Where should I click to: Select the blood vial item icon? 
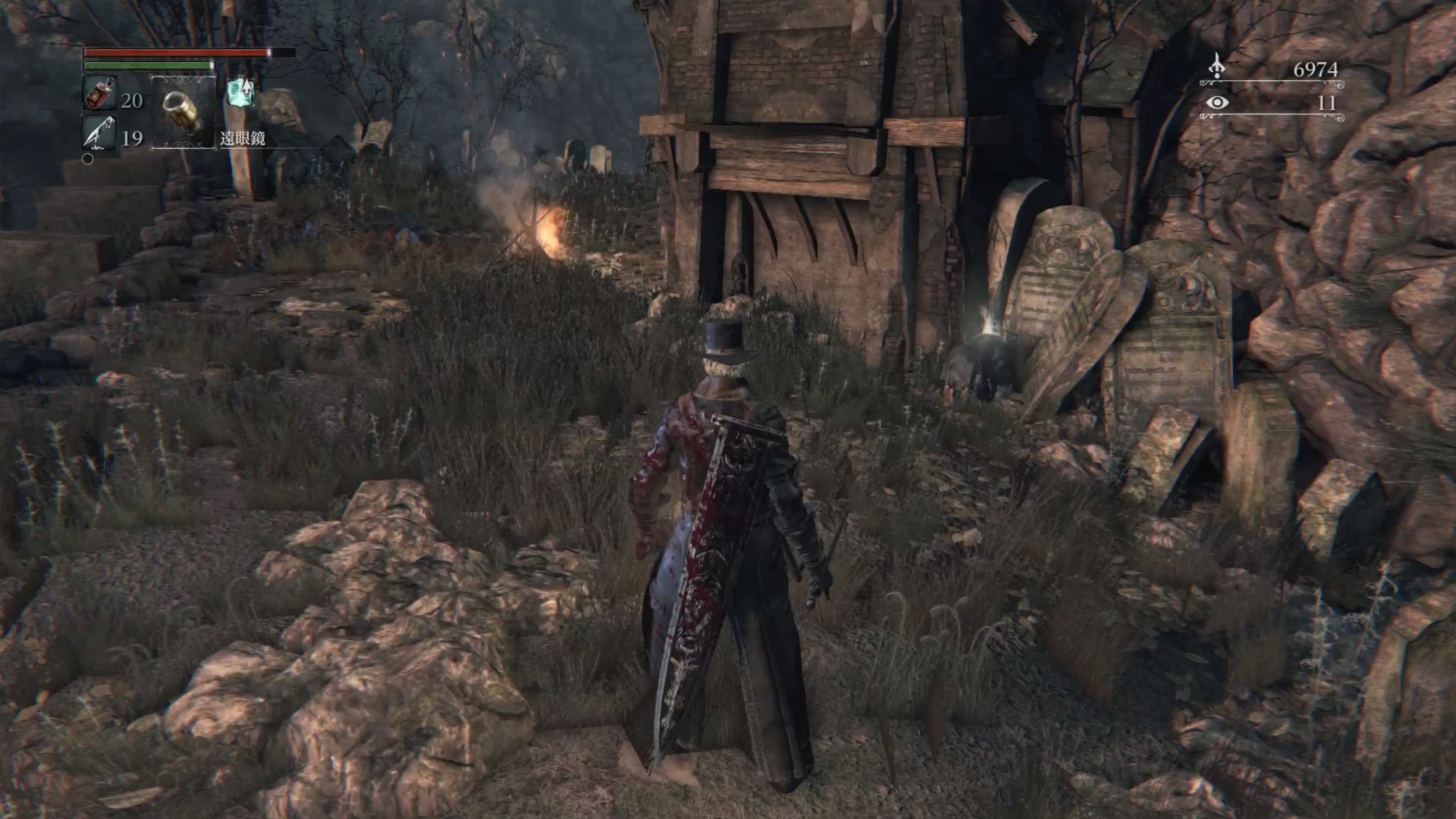(100, 93)
